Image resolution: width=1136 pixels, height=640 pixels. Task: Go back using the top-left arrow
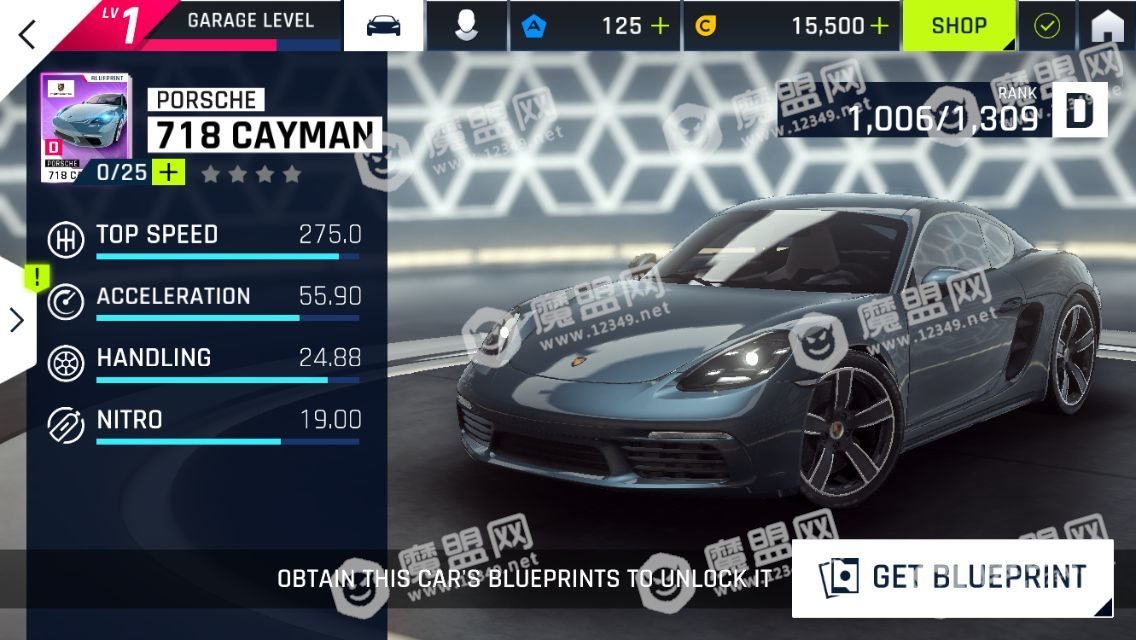(x=27, y=33)
